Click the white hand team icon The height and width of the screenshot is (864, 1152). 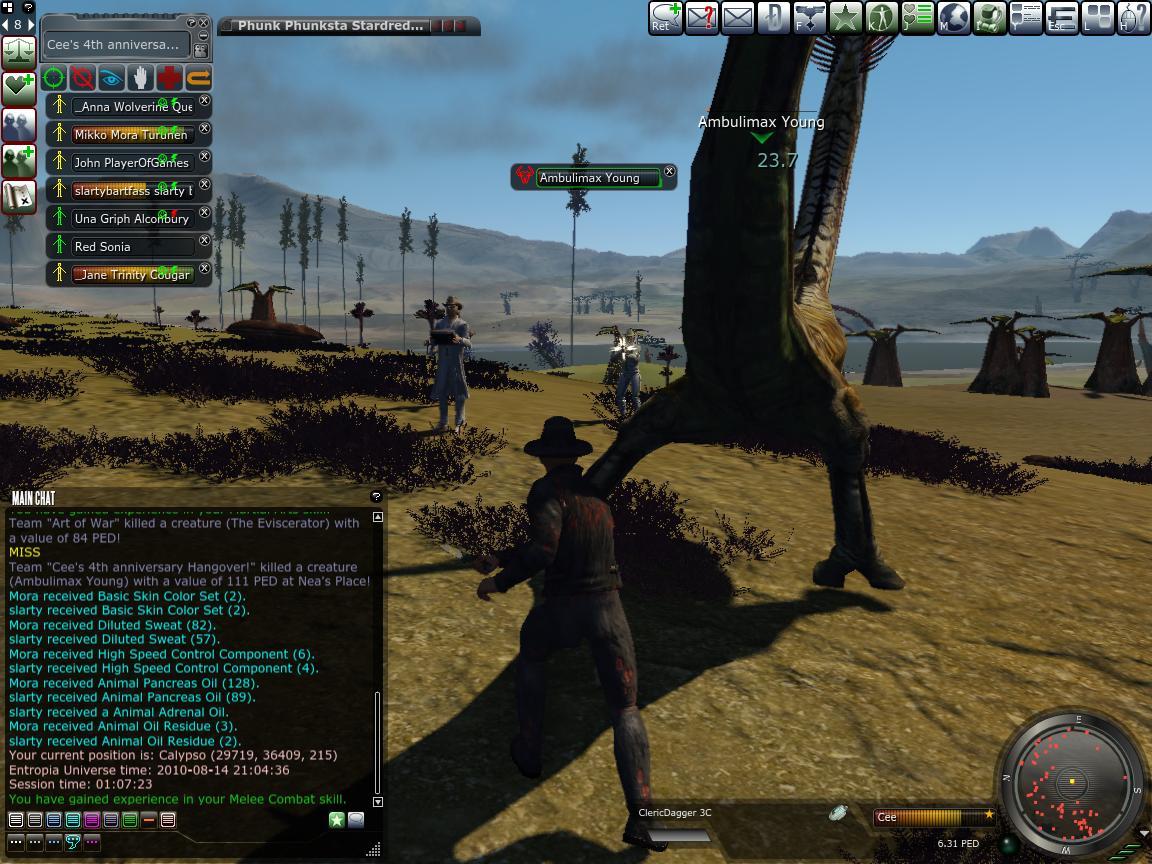141,77
